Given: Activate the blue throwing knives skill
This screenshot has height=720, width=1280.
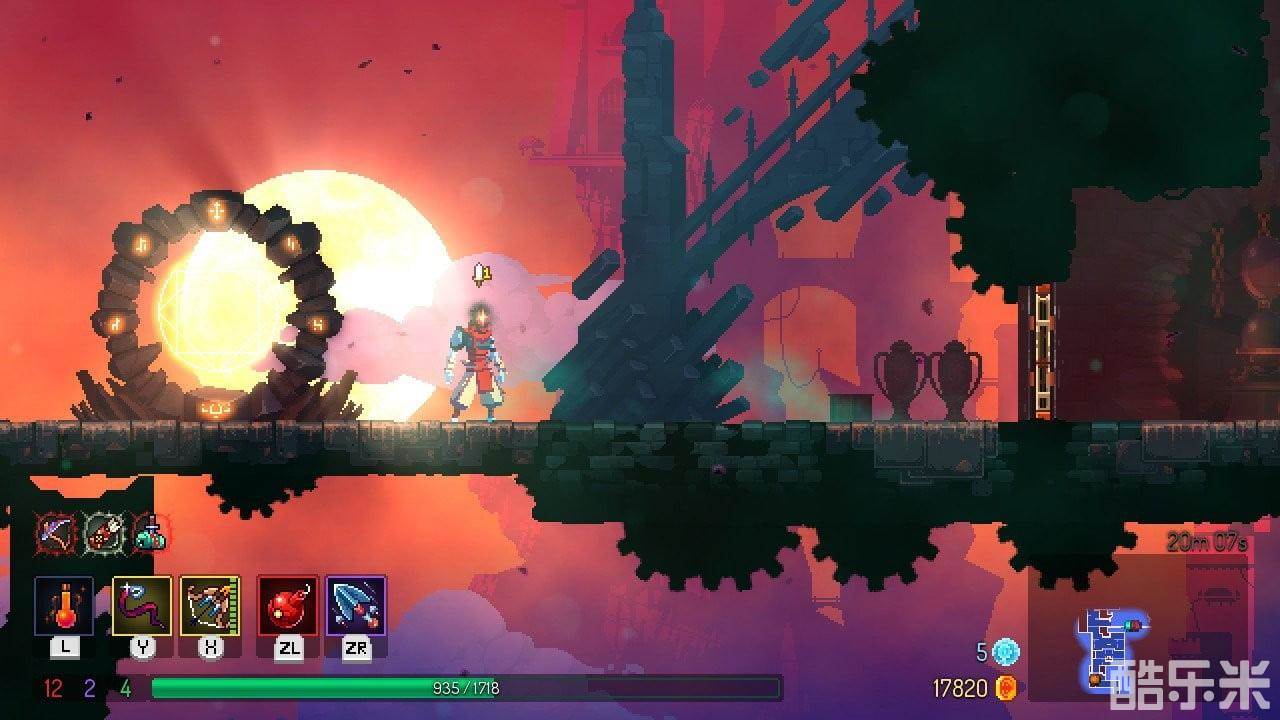Looking at the screenshot, I should 356,606.
